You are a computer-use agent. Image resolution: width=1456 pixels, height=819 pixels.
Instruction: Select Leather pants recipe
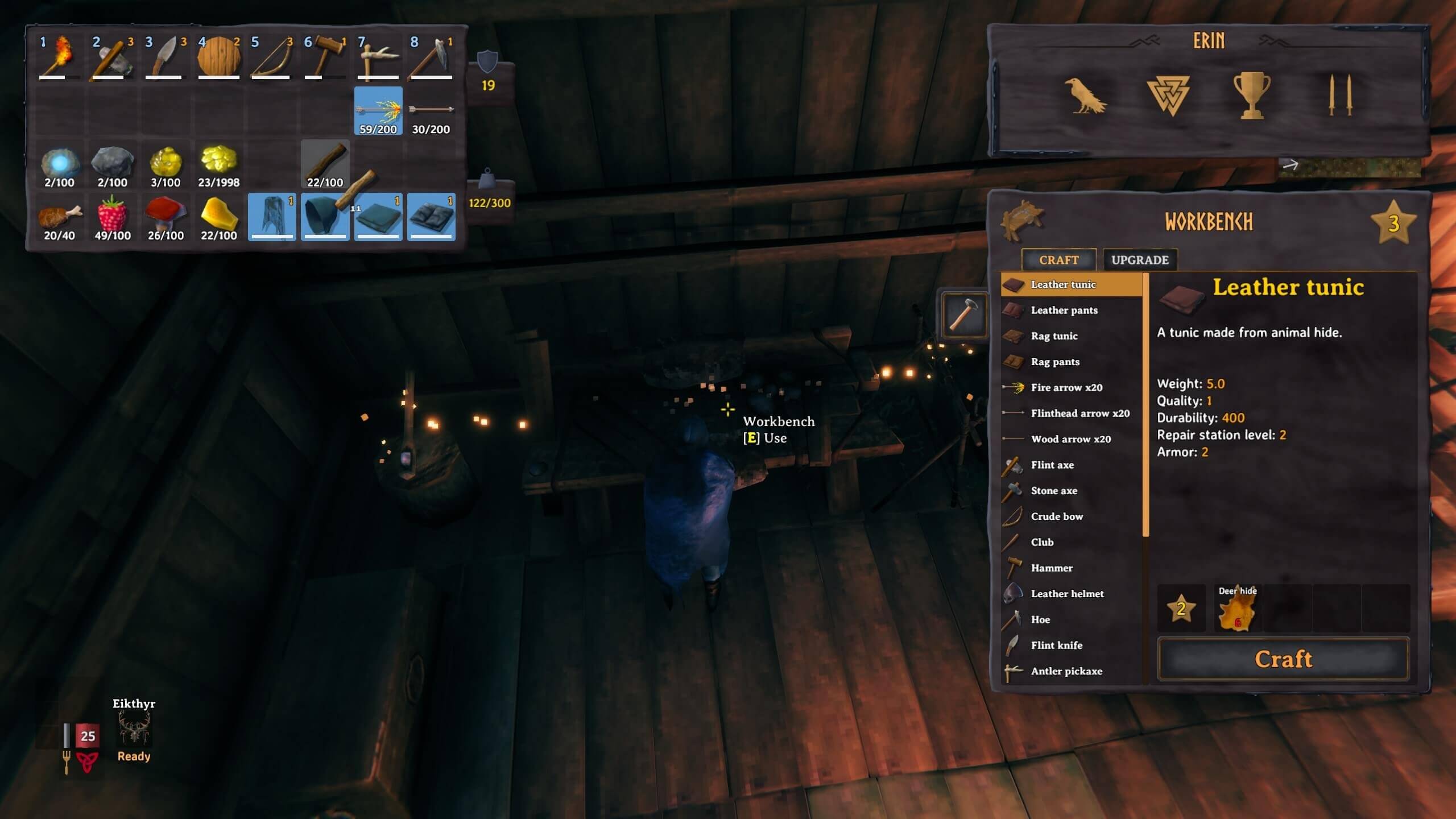coord(1064,310)
